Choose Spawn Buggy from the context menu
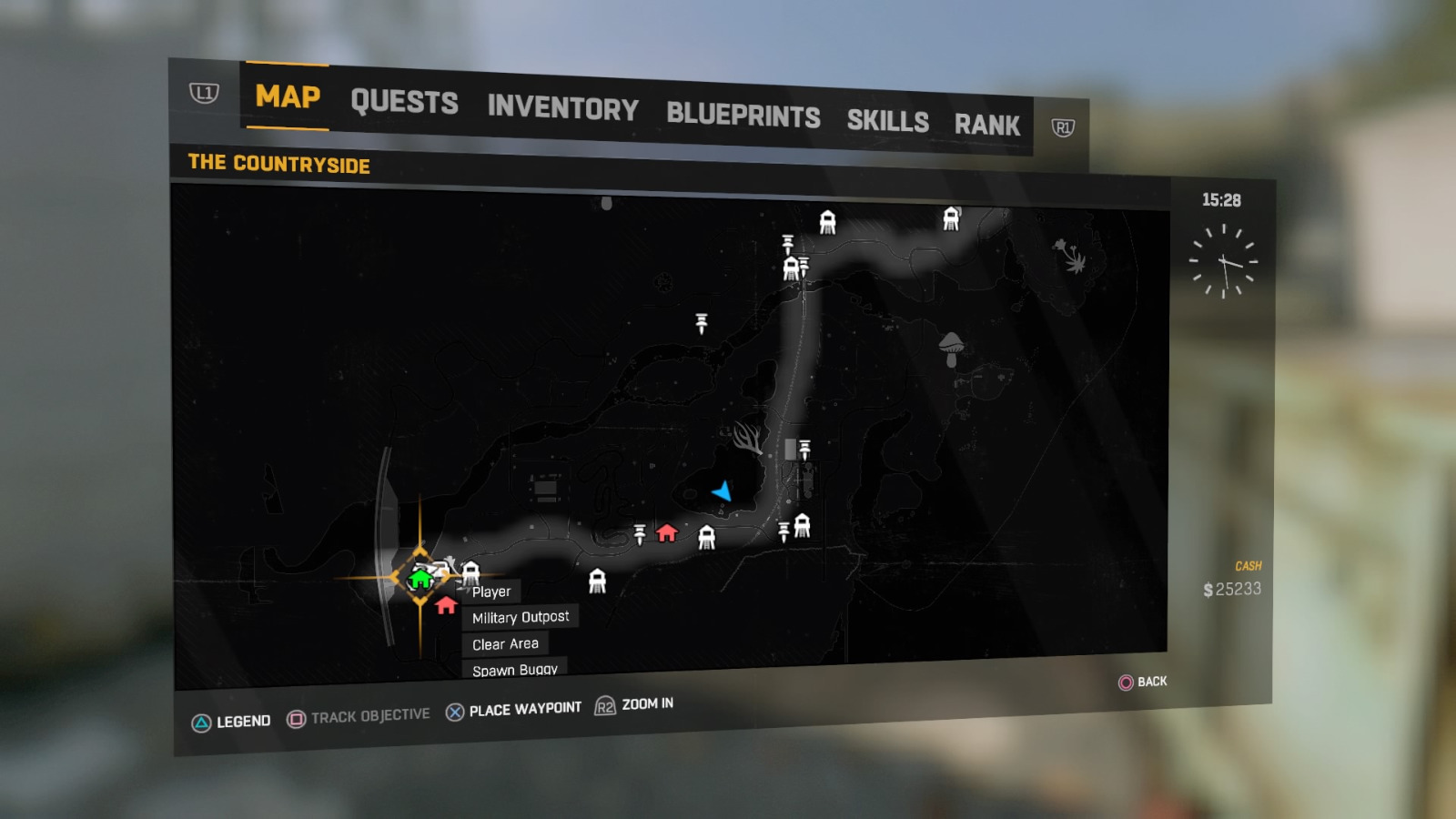The width and height of the screenshot is (1456, 819). pyautogui.click(x=514, y=668)
